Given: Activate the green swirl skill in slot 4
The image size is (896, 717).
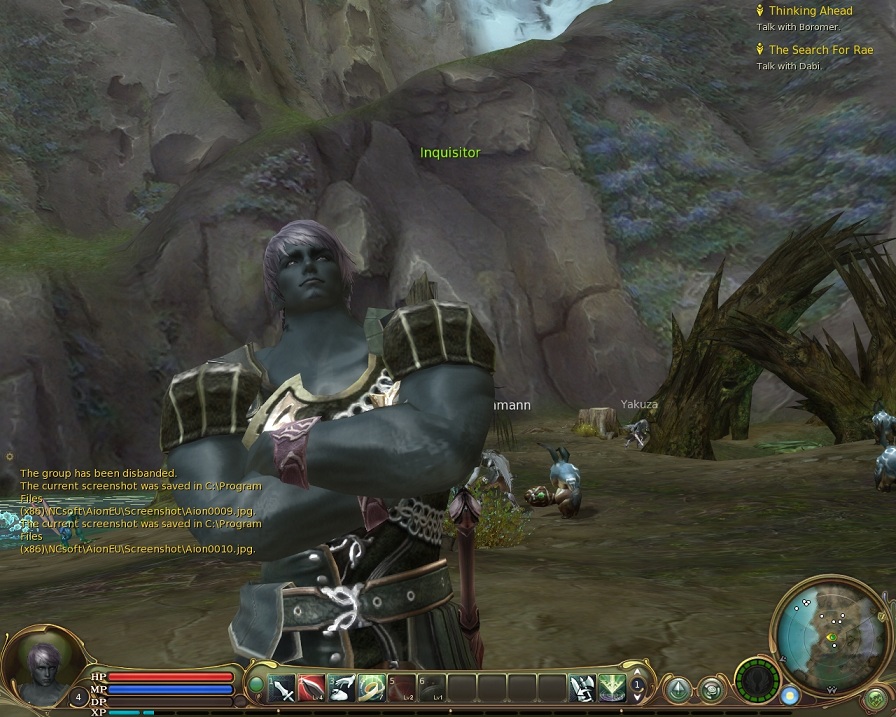Looking at the screenshot, I should [x=372, y=688].
